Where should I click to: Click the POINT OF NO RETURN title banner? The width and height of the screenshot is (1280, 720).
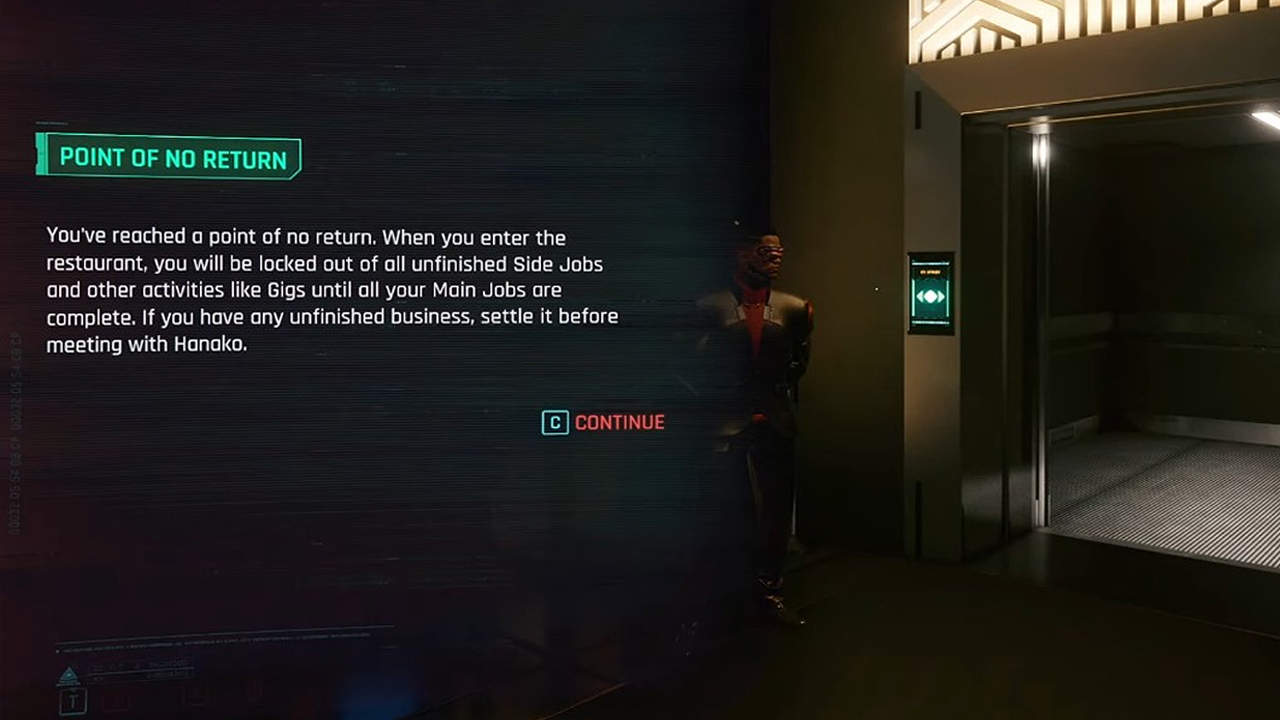170,157
